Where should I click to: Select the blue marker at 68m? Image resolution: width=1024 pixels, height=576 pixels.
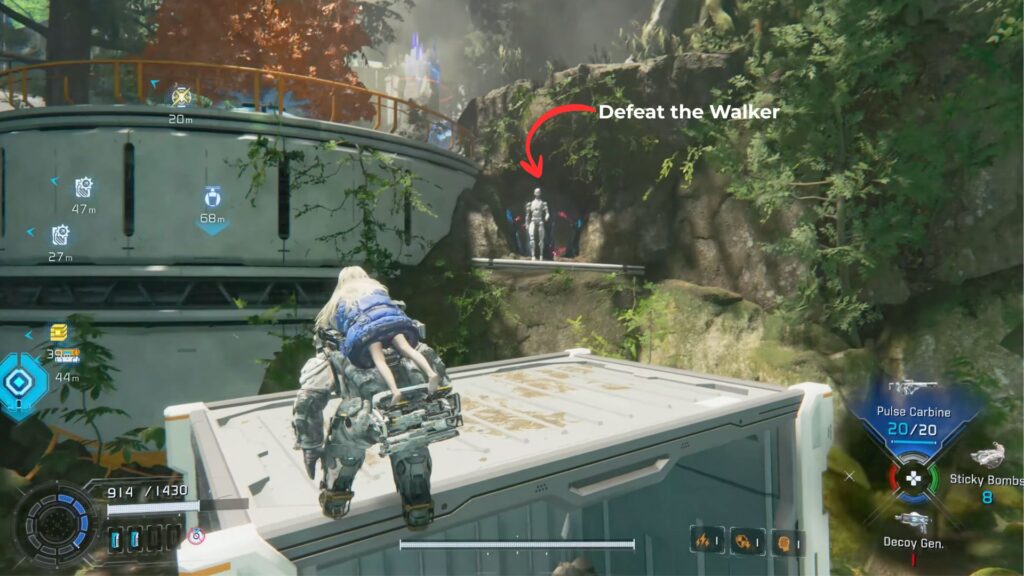[x=212, y=197]
